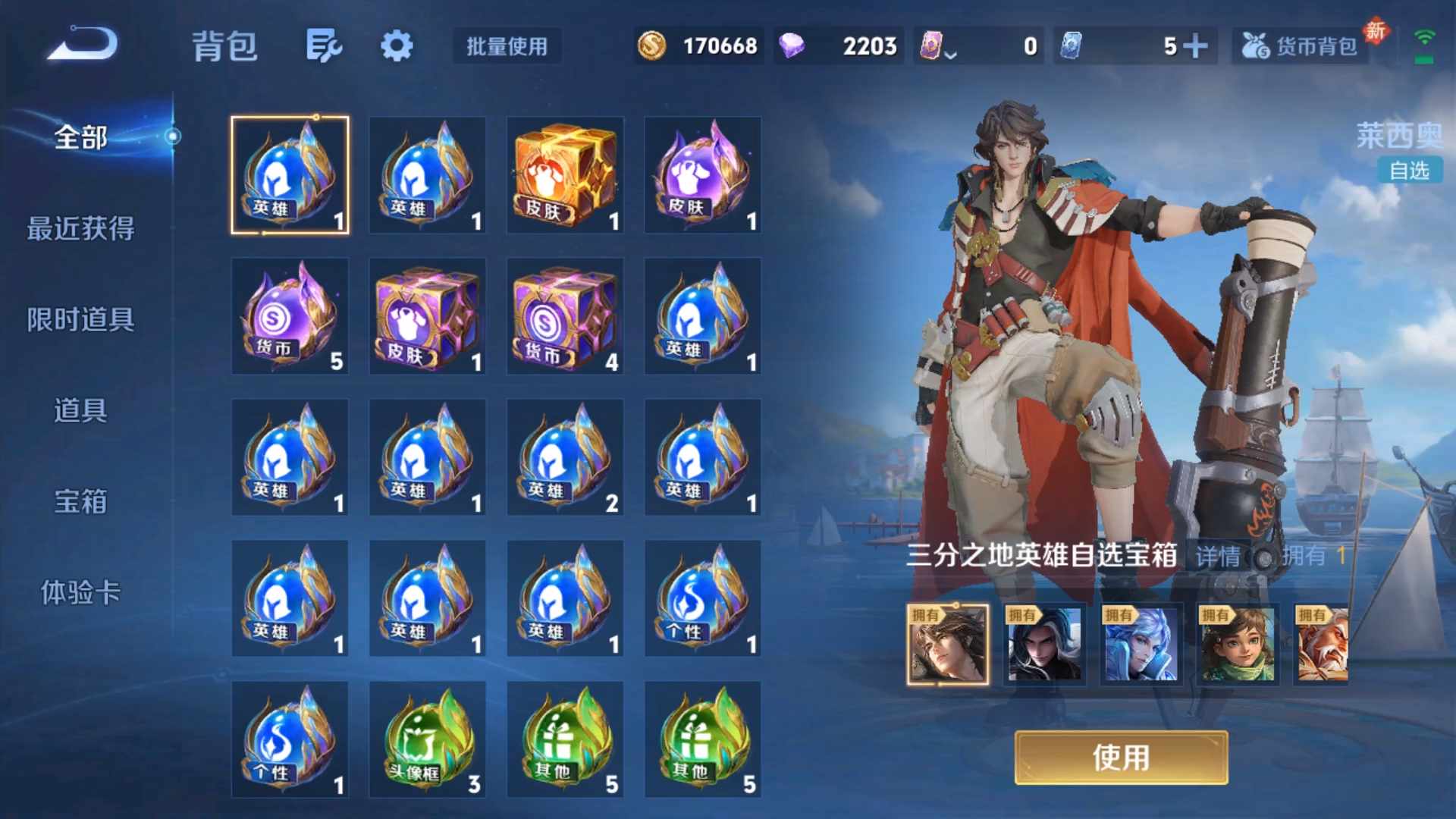Screen dimensions: 1456x819
Task: Open 详情 details for the chest
Action: [1218, 557]
